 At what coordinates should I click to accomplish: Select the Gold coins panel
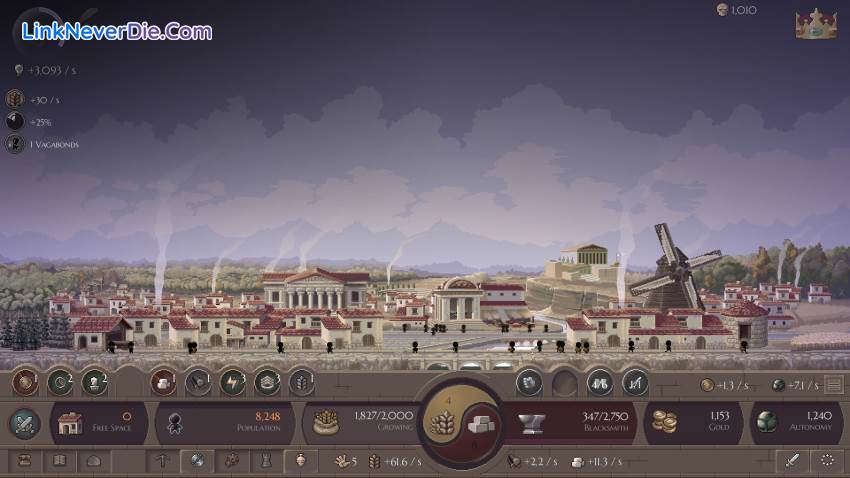[x=691, y=422]
